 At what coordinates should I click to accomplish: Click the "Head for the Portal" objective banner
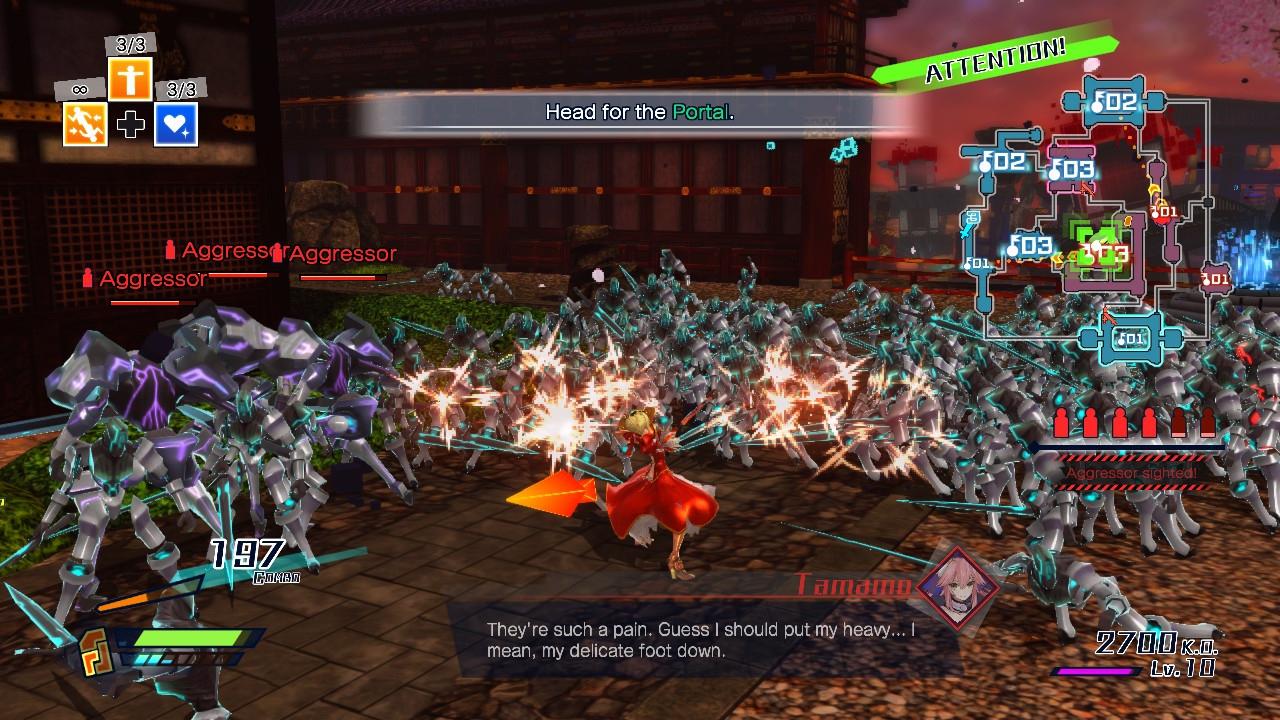[640, 112]
